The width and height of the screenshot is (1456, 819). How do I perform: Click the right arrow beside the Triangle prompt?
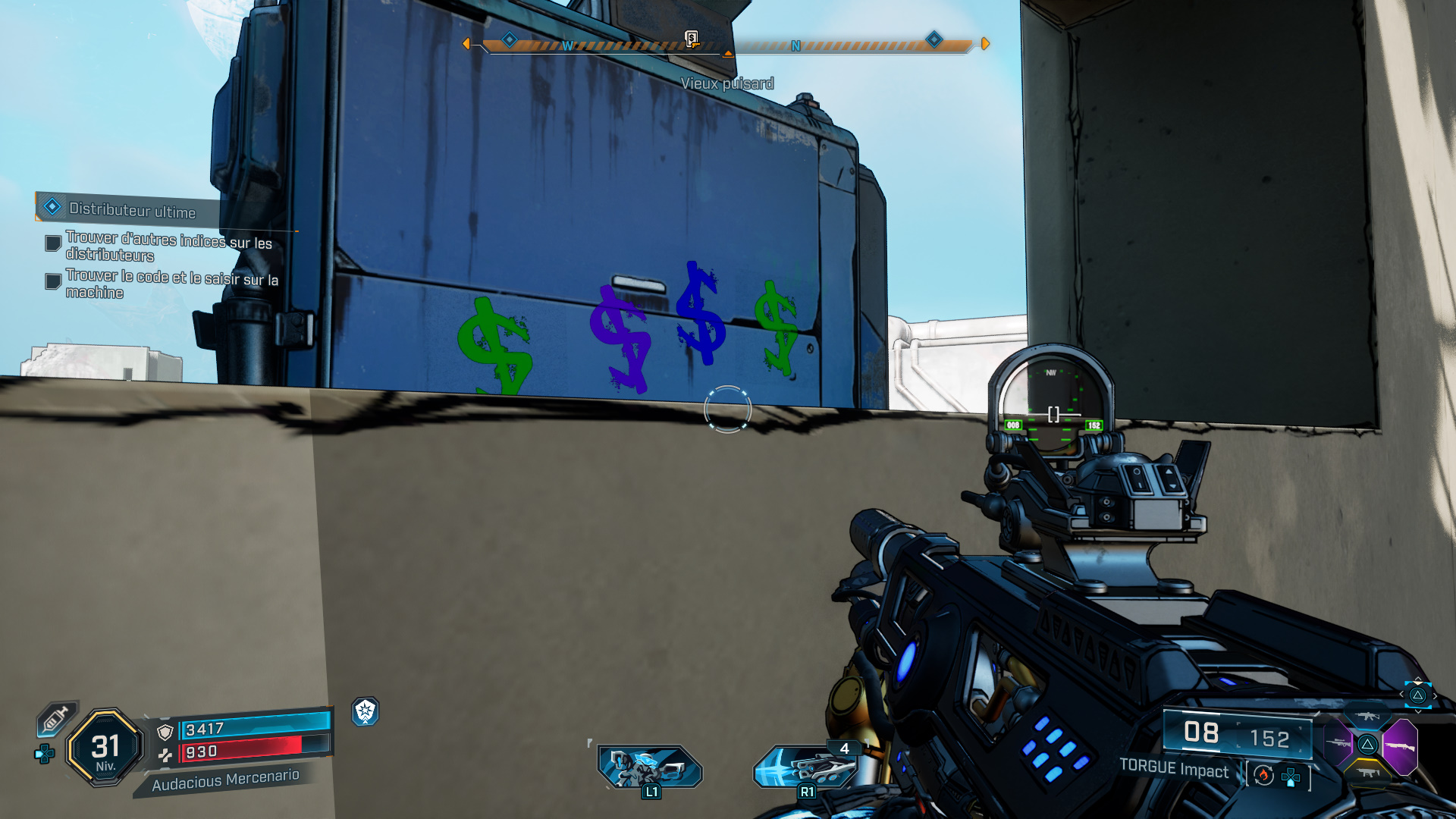[x=1435, y=697]
